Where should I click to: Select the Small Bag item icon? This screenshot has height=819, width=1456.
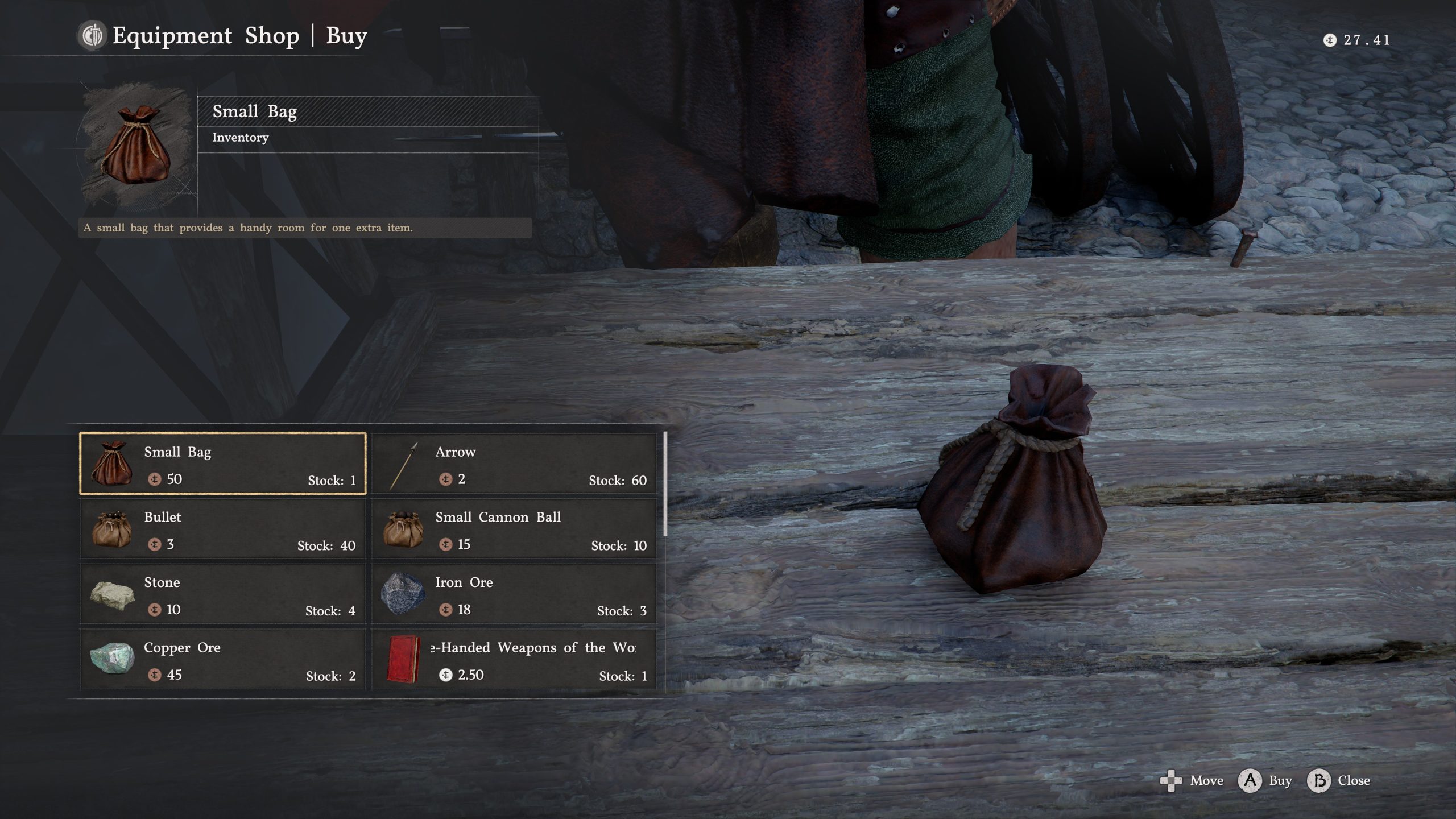tap(113, 464)
